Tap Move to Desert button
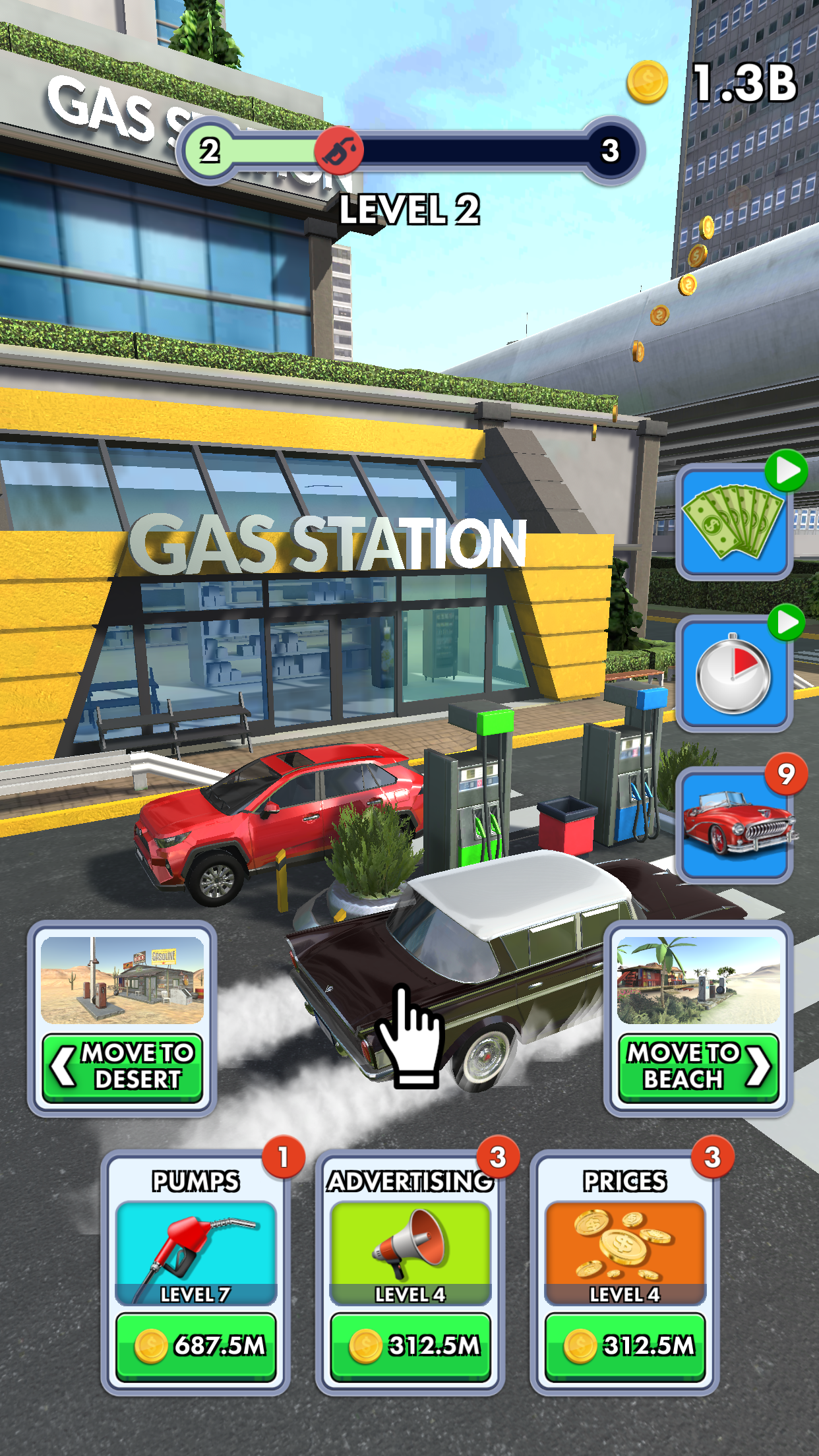 click(x=123, y=1067)
